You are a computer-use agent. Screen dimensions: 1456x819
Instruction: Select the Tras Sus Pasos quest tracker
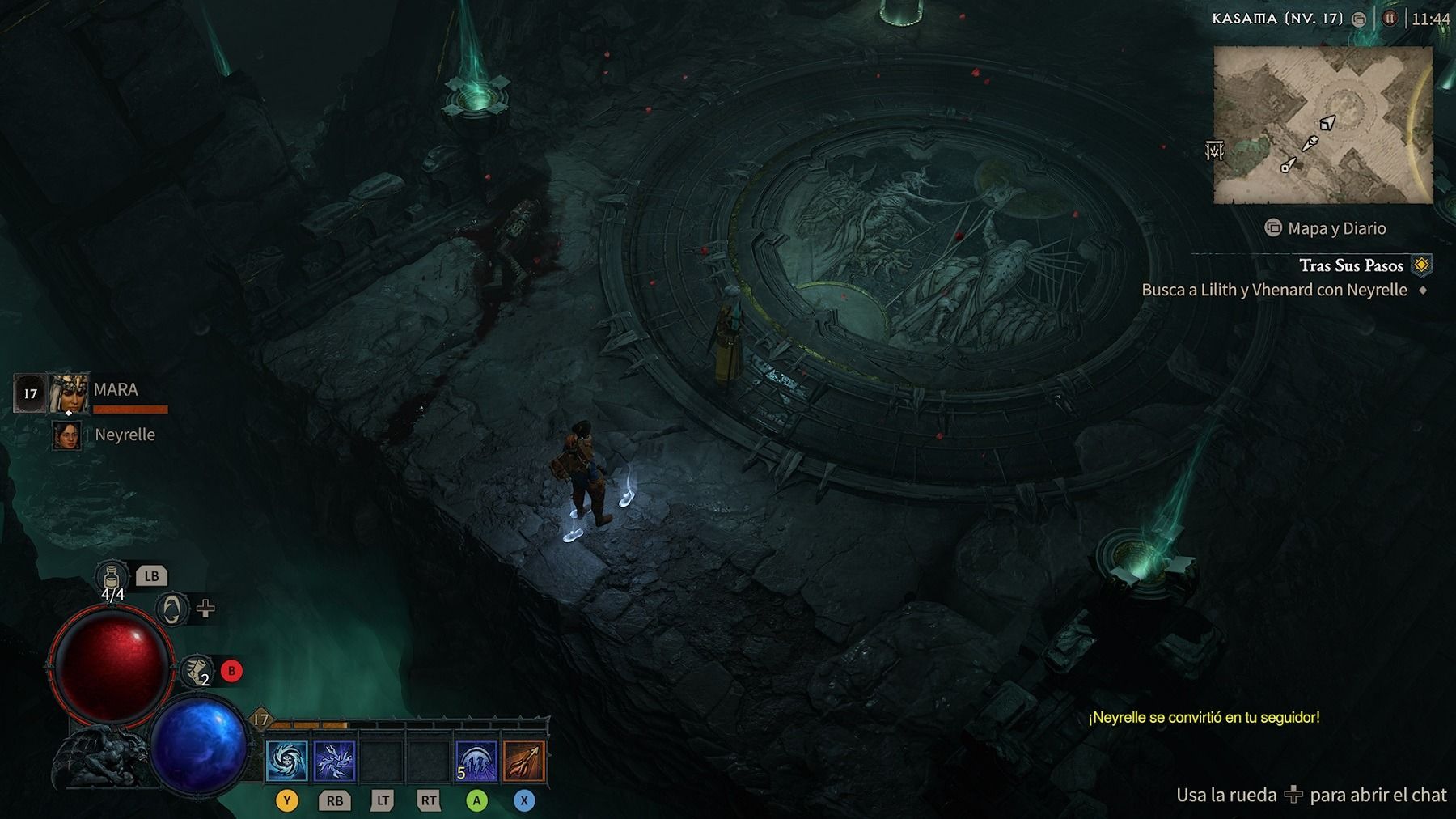(1351, 265)
